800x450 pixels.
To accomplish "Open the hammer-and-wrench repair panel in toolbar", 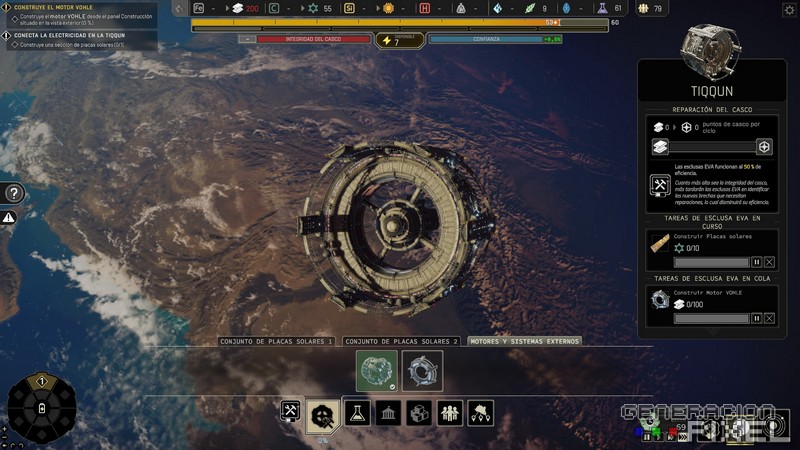I will [291, 412].
